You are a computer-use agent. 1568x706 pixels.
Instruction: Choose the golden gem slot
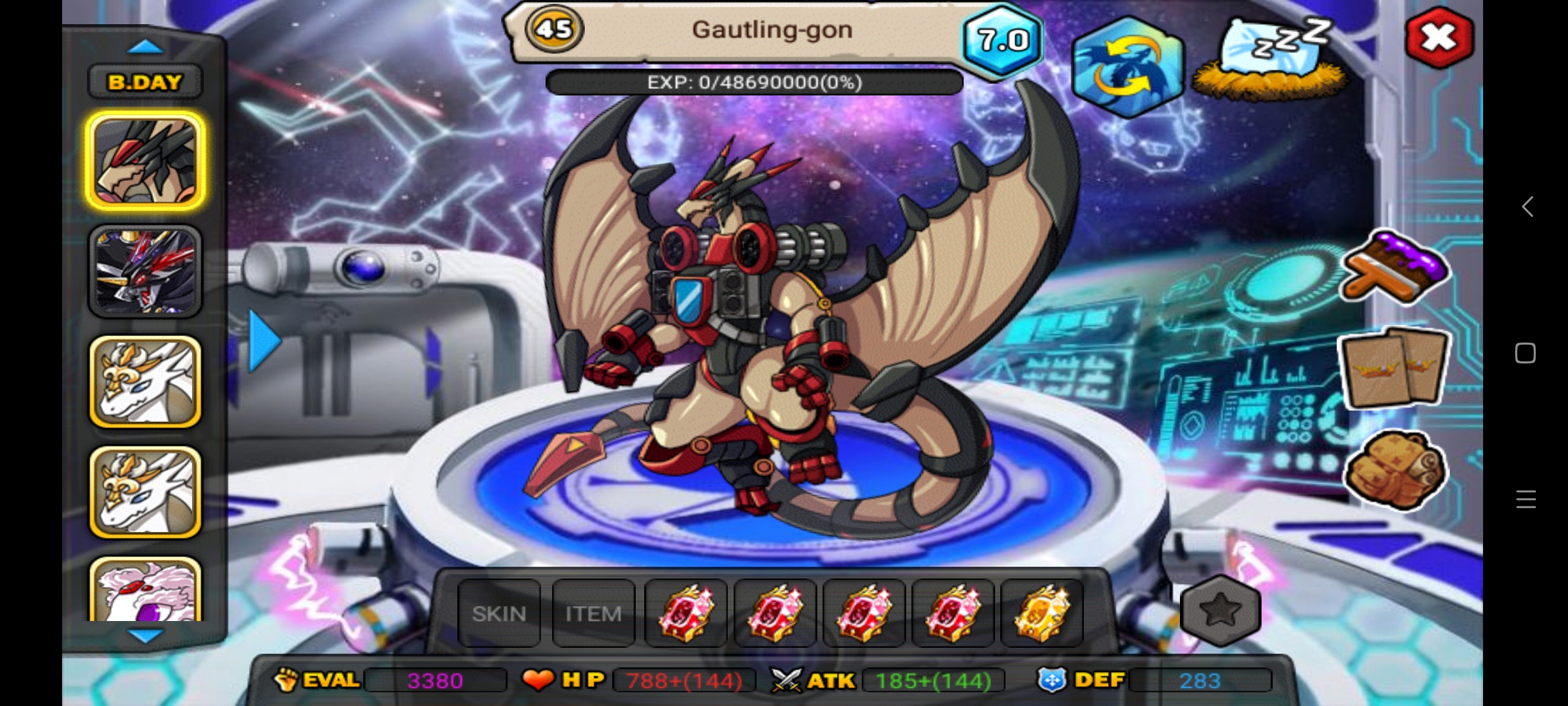pos(1042,614)
